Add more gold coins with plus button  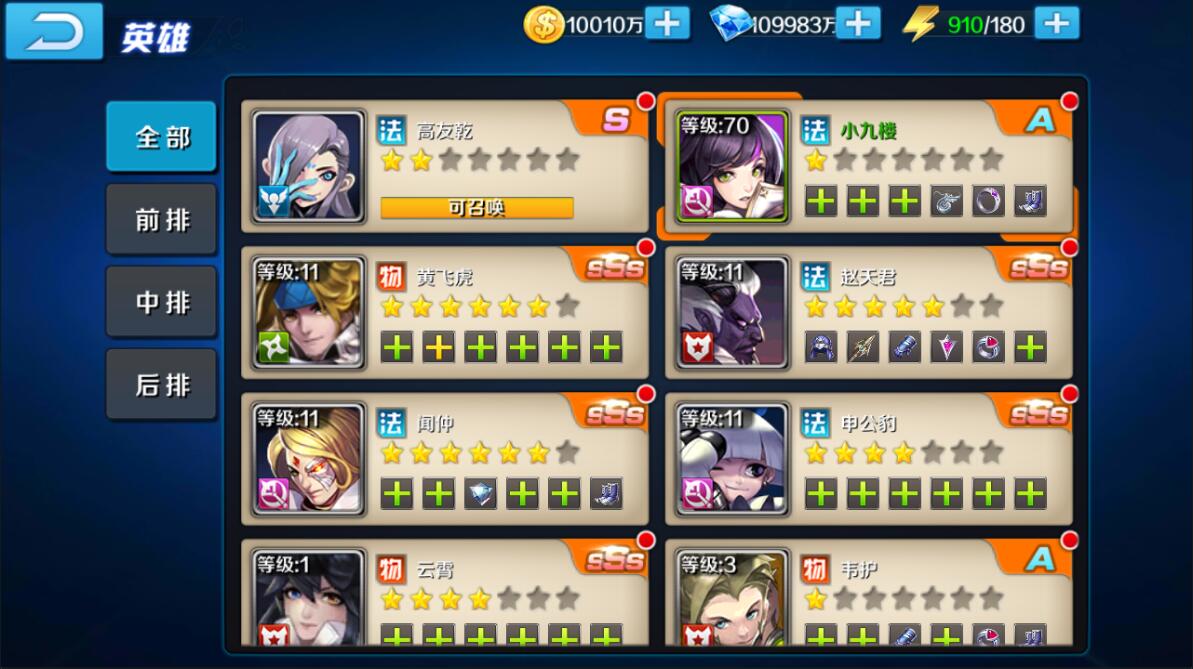click(667, 24)
